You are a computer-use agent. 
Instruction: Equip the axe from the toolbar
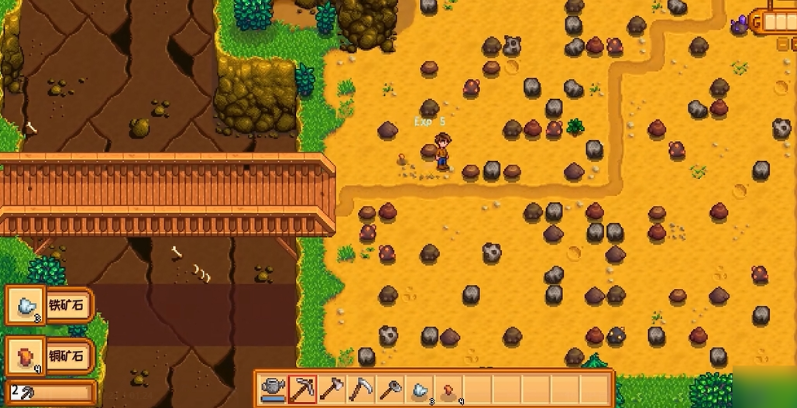pyautogui.click(x=331, y=388)
